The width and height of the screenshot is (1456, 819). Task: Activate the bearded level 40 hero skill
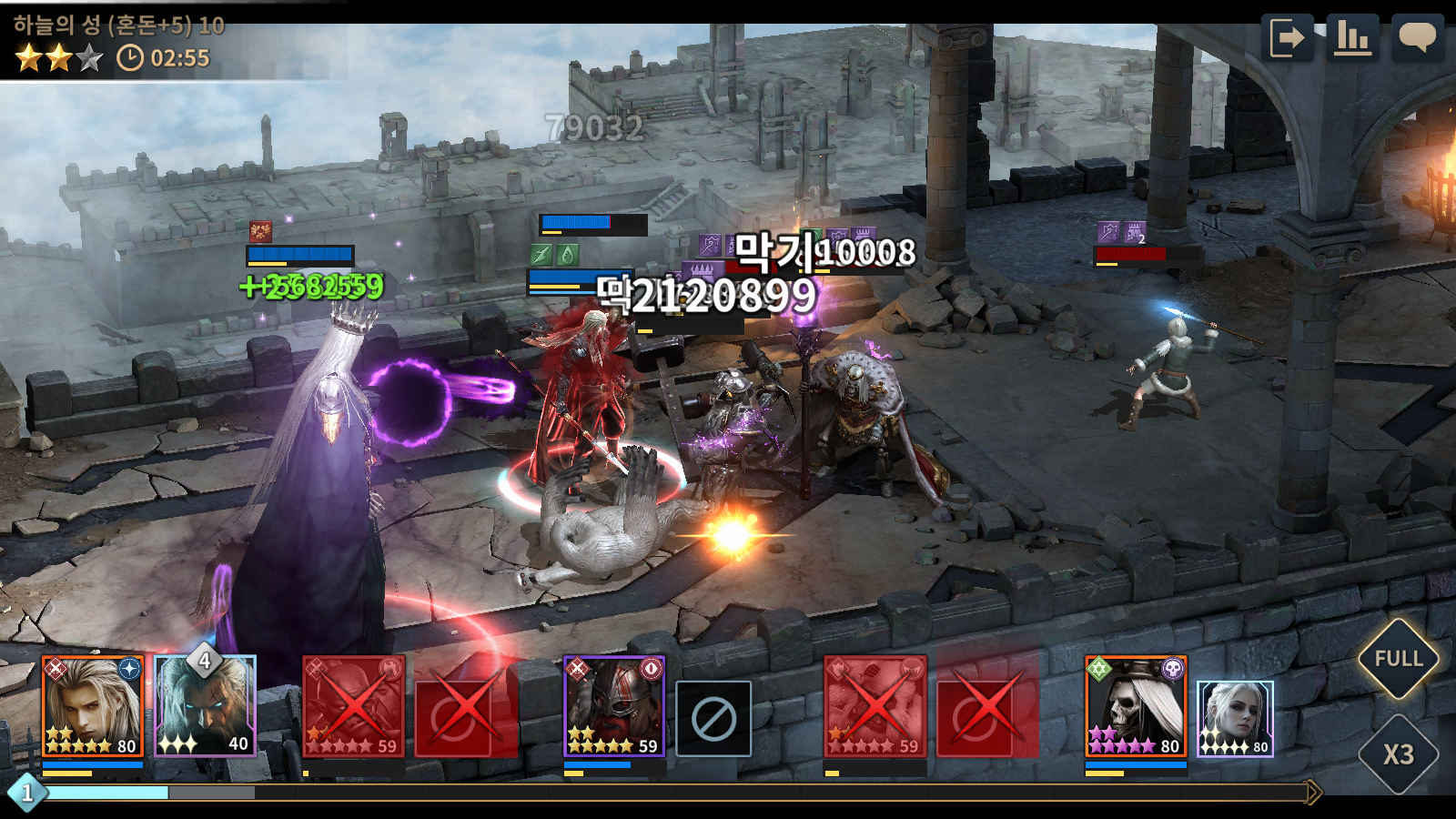(206, 707)
